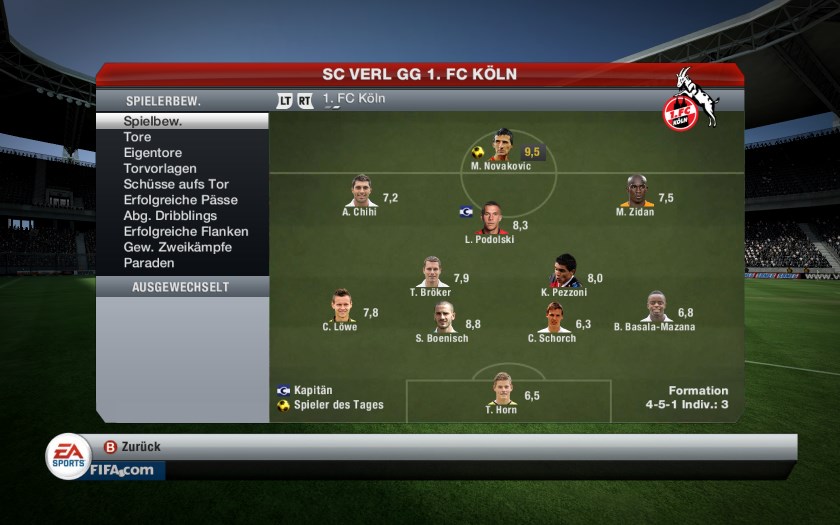Viewport: 840px width, 525px height.
Task: Select player M. Novakovic
Action: point(502,146)
